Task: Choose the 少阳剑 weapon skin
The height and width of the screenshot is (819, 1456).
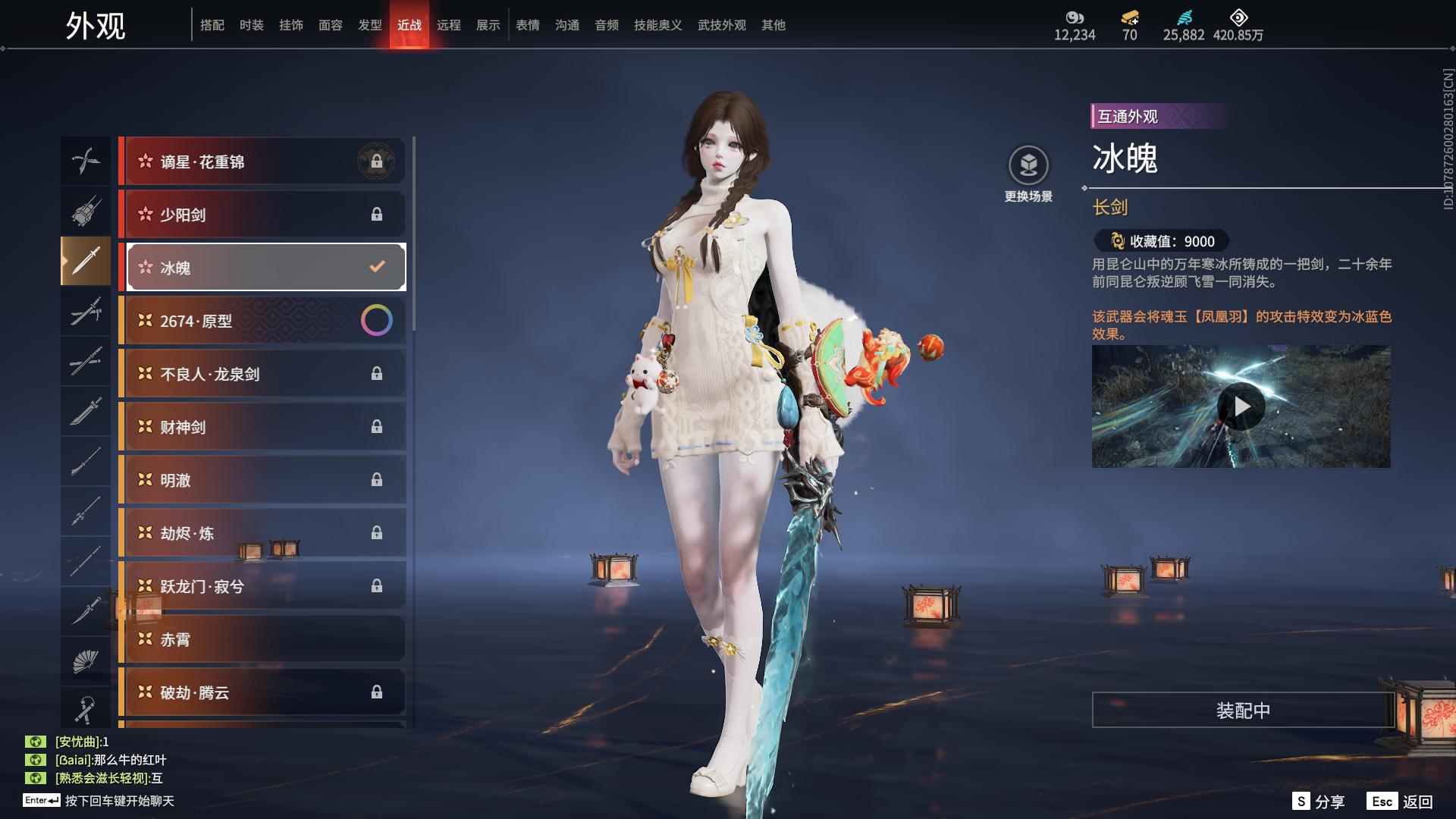Action: (x=262, y=215)
